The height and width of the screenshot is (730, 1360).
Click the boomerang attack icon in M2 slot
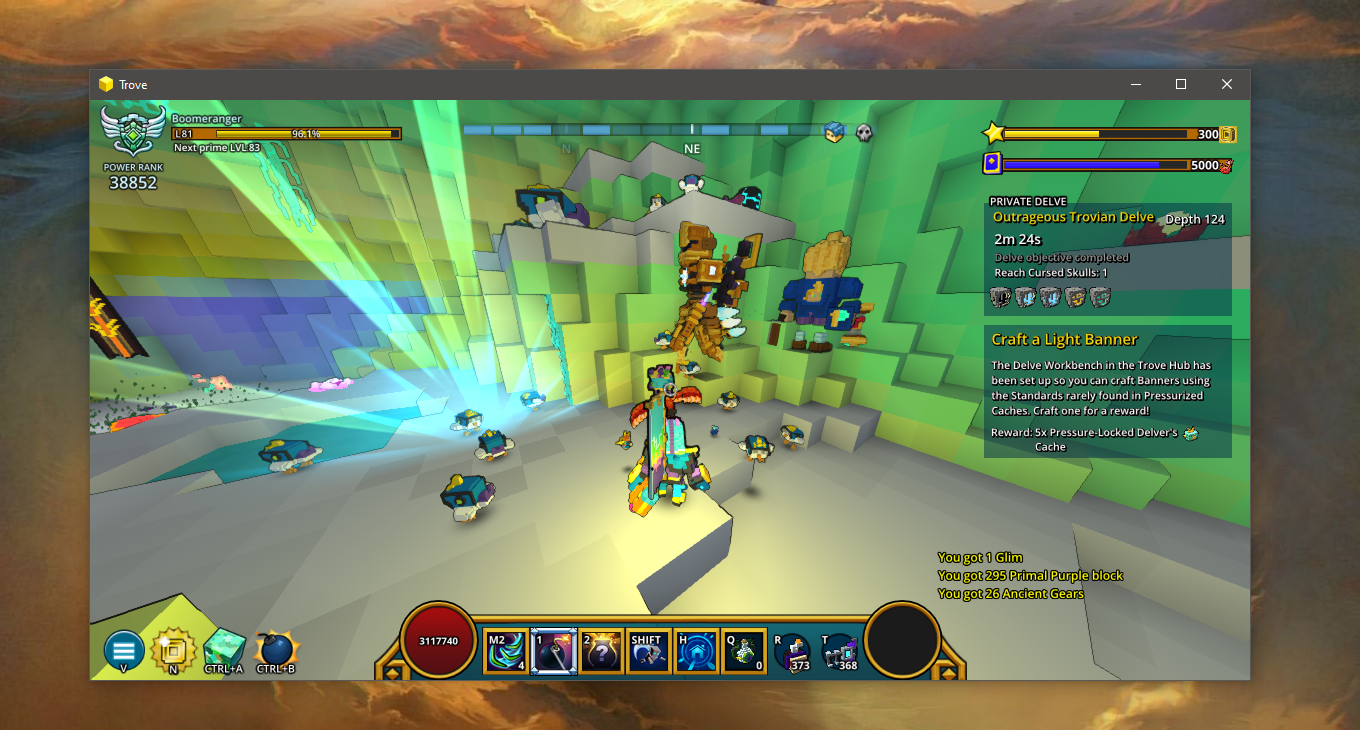506,650
